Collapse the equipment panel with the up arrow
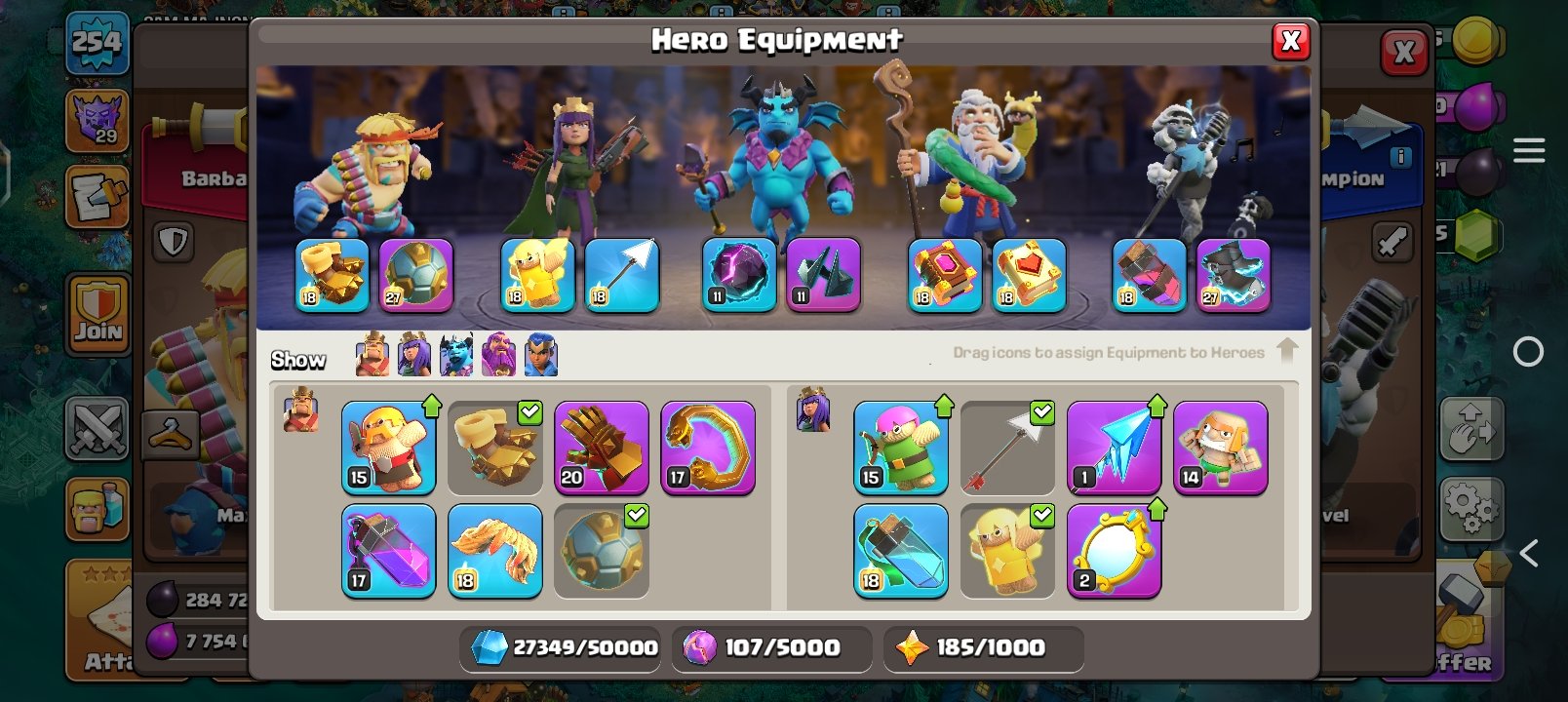Image resolution: width=1568 pixels, height=702 pixels. pos(1289,349)
